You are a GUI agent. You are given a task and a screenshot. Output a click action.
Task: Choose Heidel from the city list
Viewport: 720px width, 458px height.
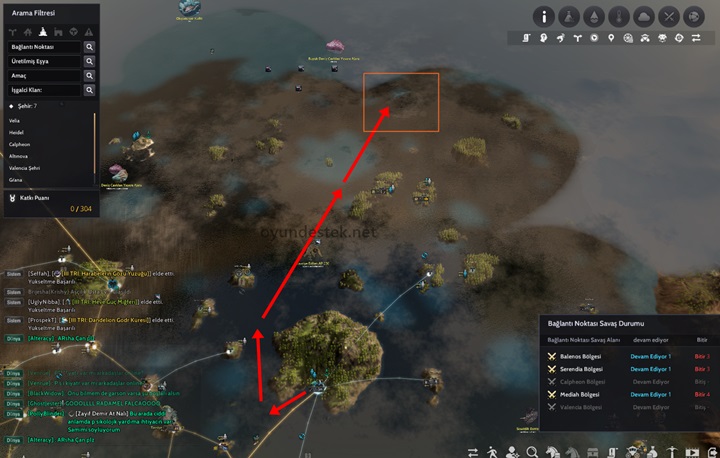pyautogui.click(x=15, y=132)
